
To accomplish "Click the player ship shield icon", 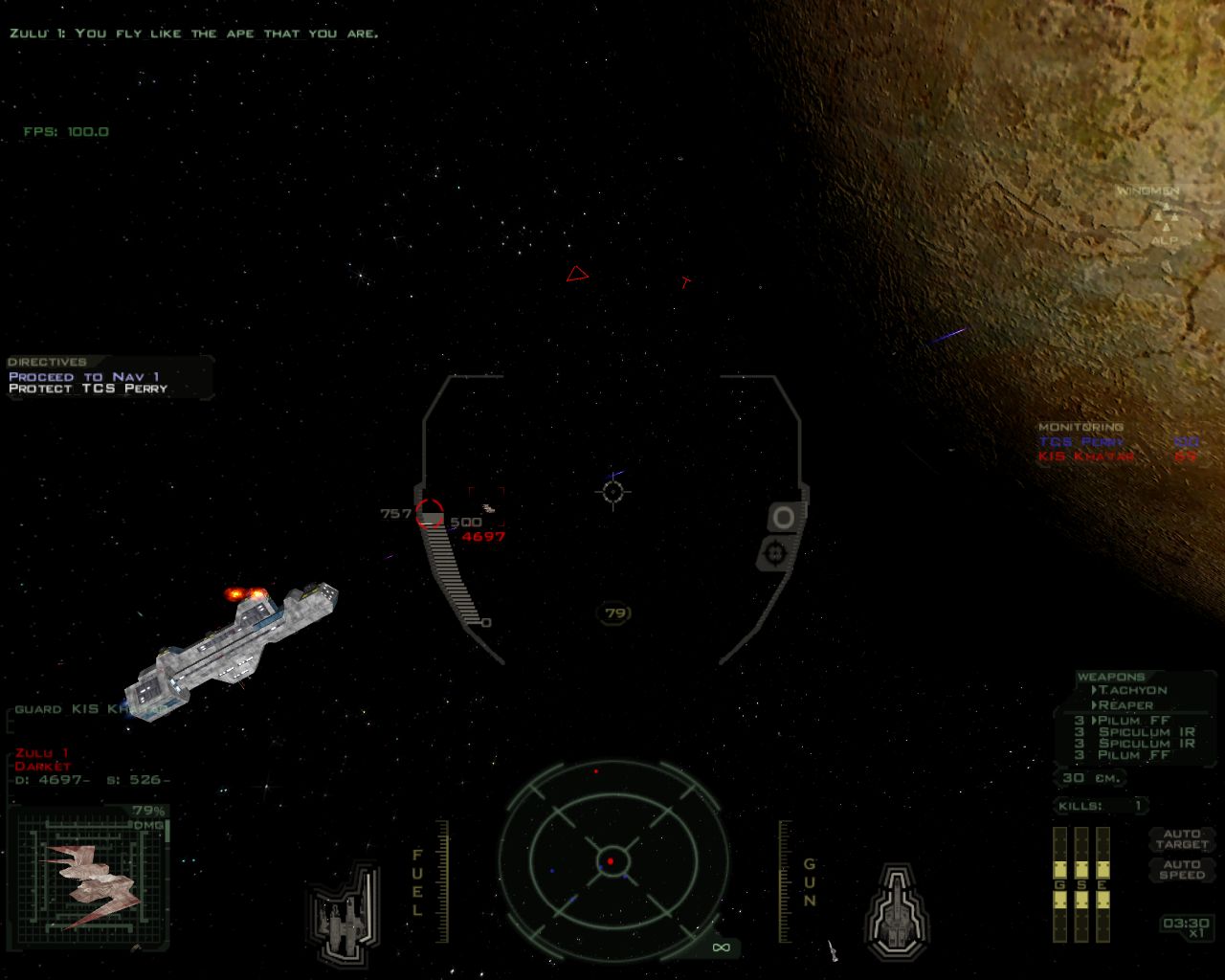I will 897,912.
